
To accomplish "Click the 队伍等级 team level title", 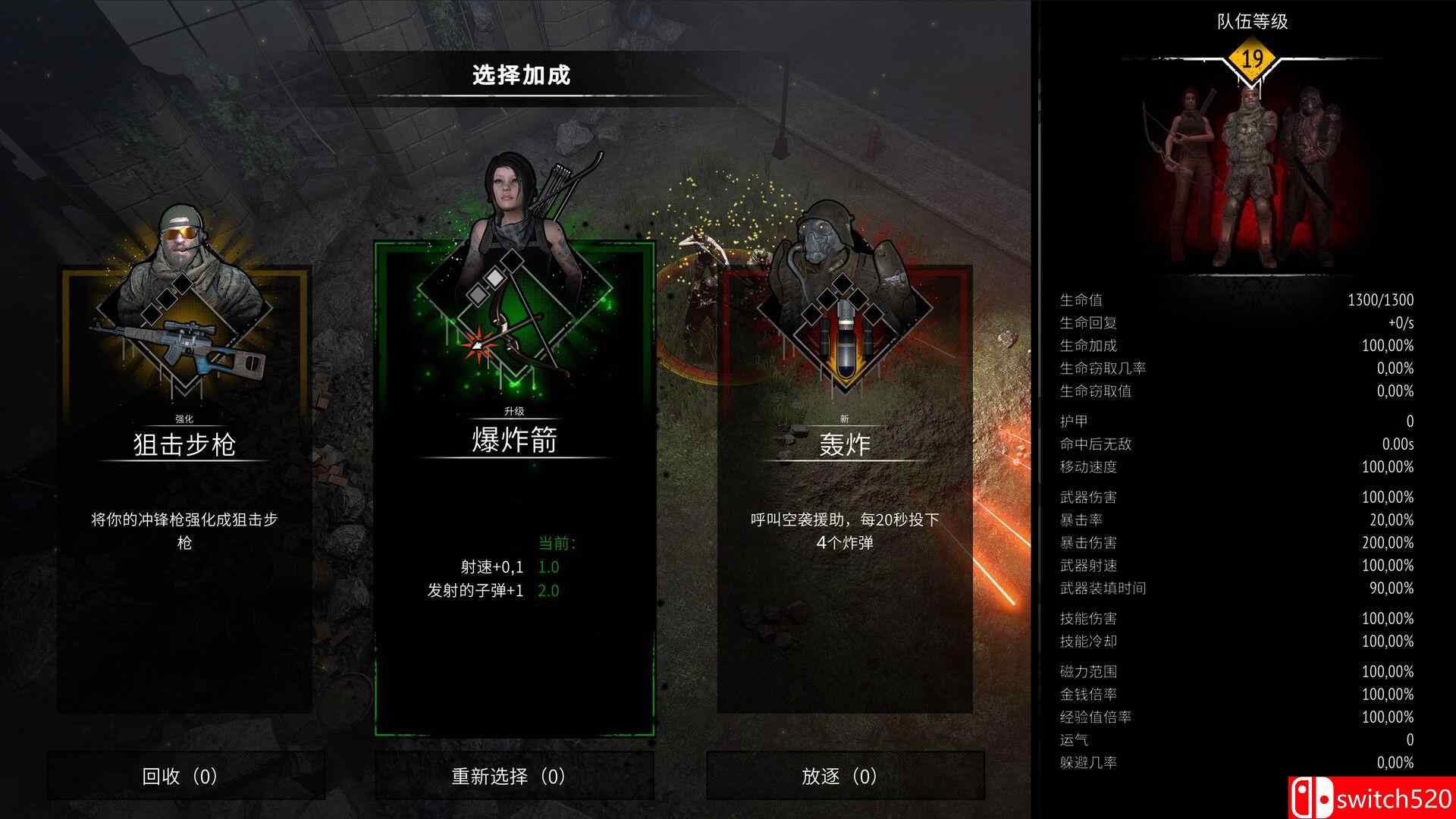I will tap(1252, 22).
